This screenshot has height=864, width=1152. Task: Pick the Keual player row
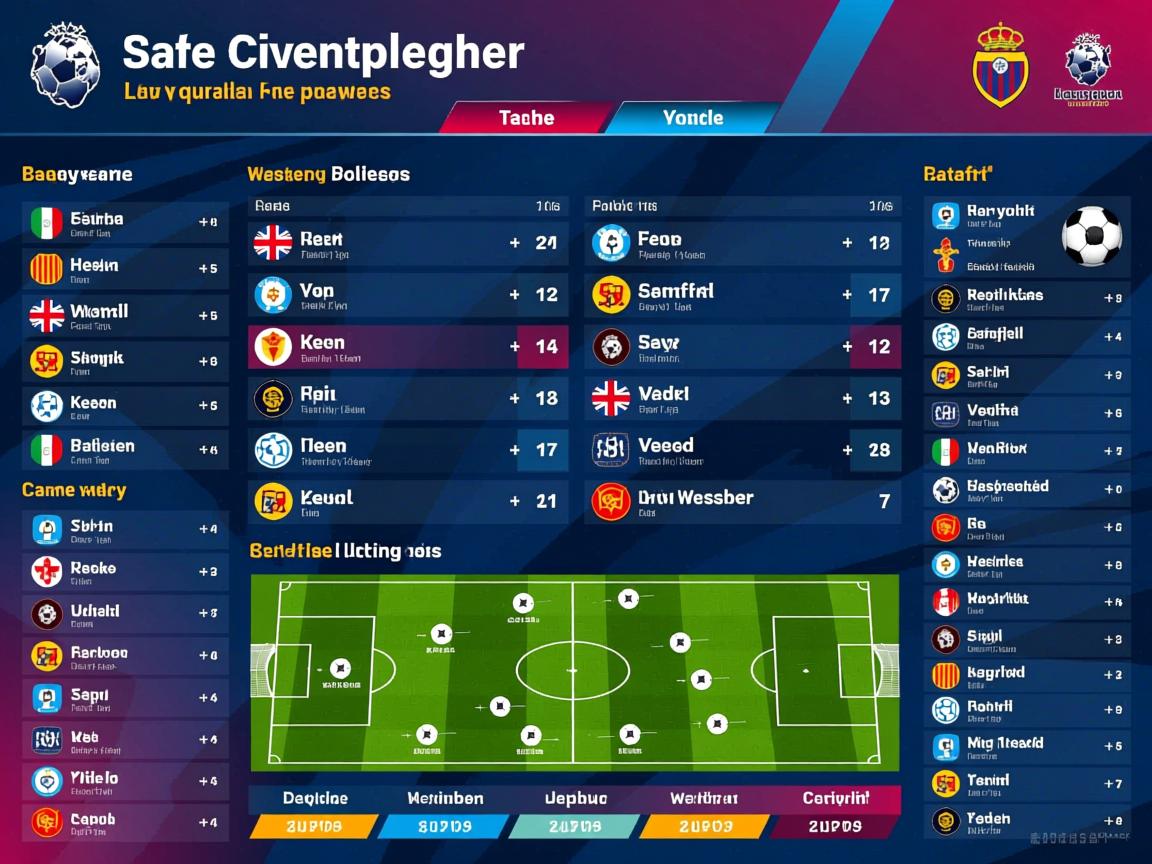[408, 502]
